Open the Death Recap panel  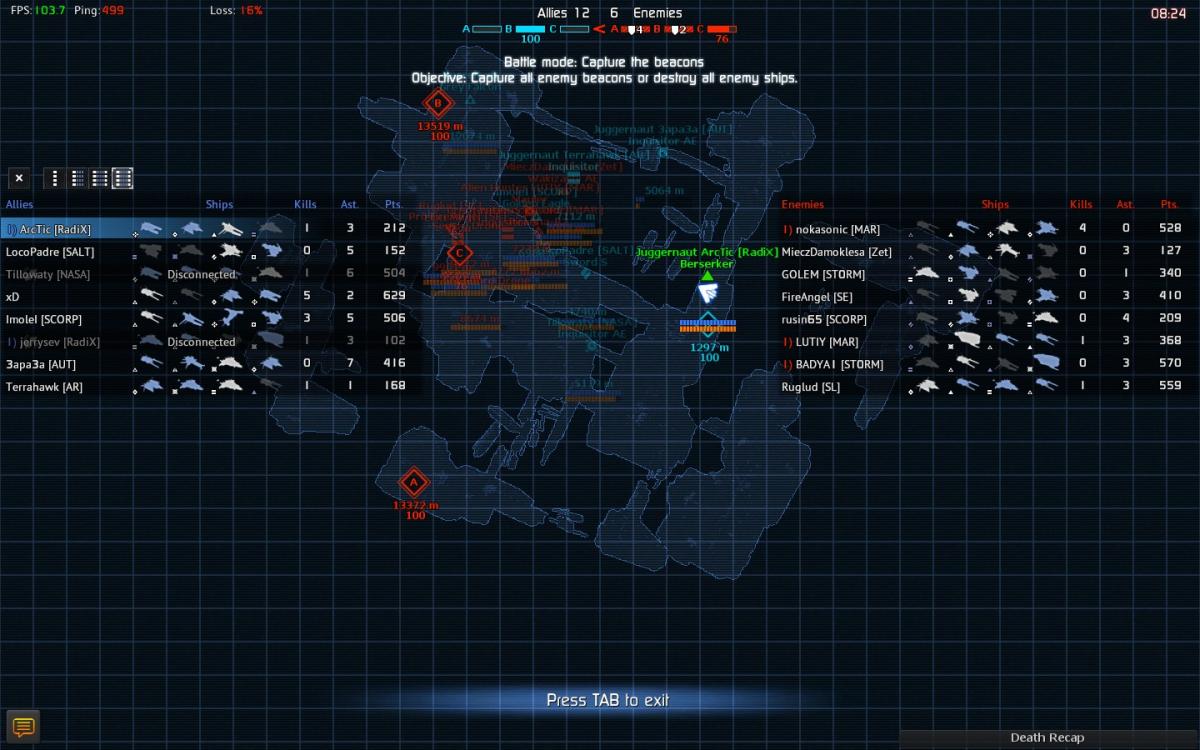(x=1047, y=738)
